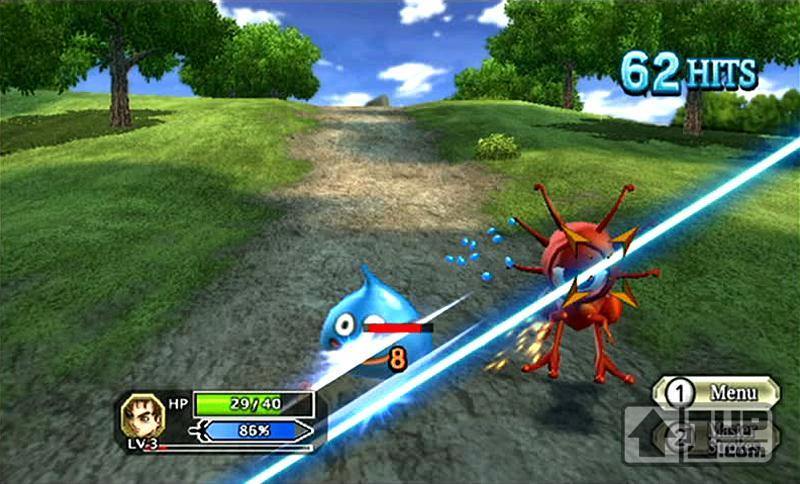
Task: Select the hero portrait icon
Action: pyautogui.click(x=141, y=413)
